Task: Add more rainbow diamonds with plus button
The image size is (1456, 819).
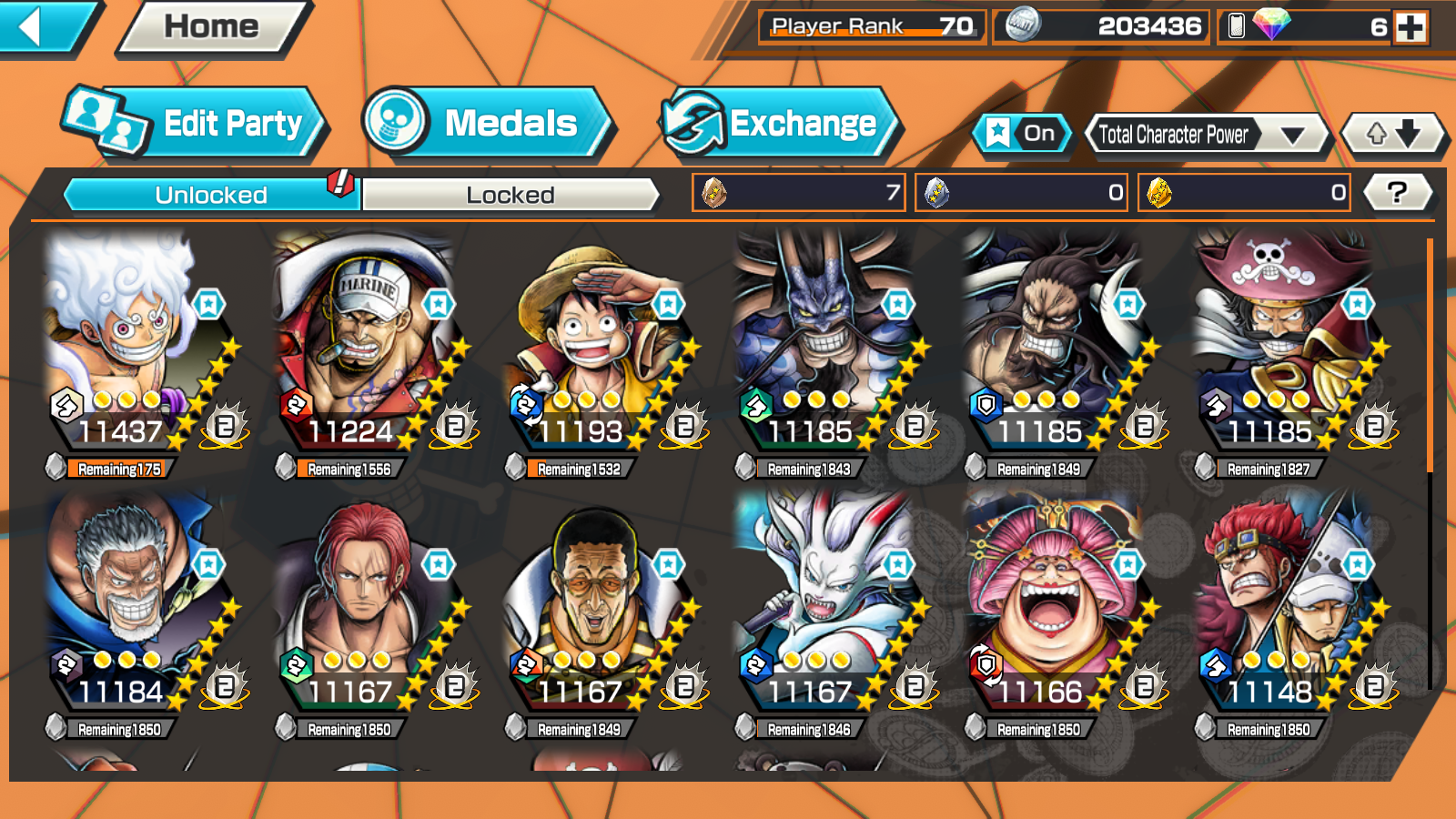Action: (x=1410, y=27)
